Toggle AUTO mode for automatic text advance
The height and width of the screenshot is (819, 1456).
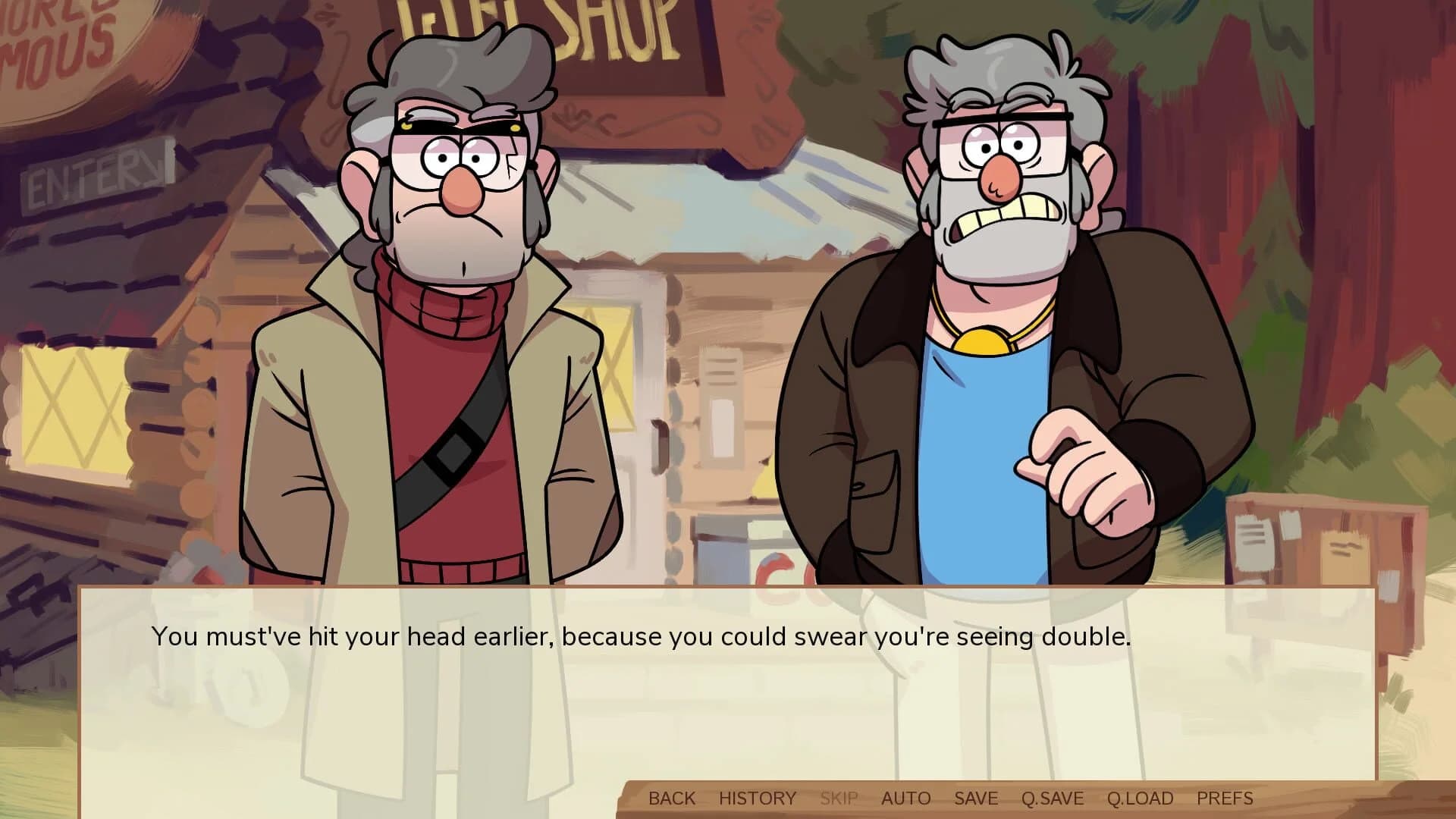(x=905, y=798)
